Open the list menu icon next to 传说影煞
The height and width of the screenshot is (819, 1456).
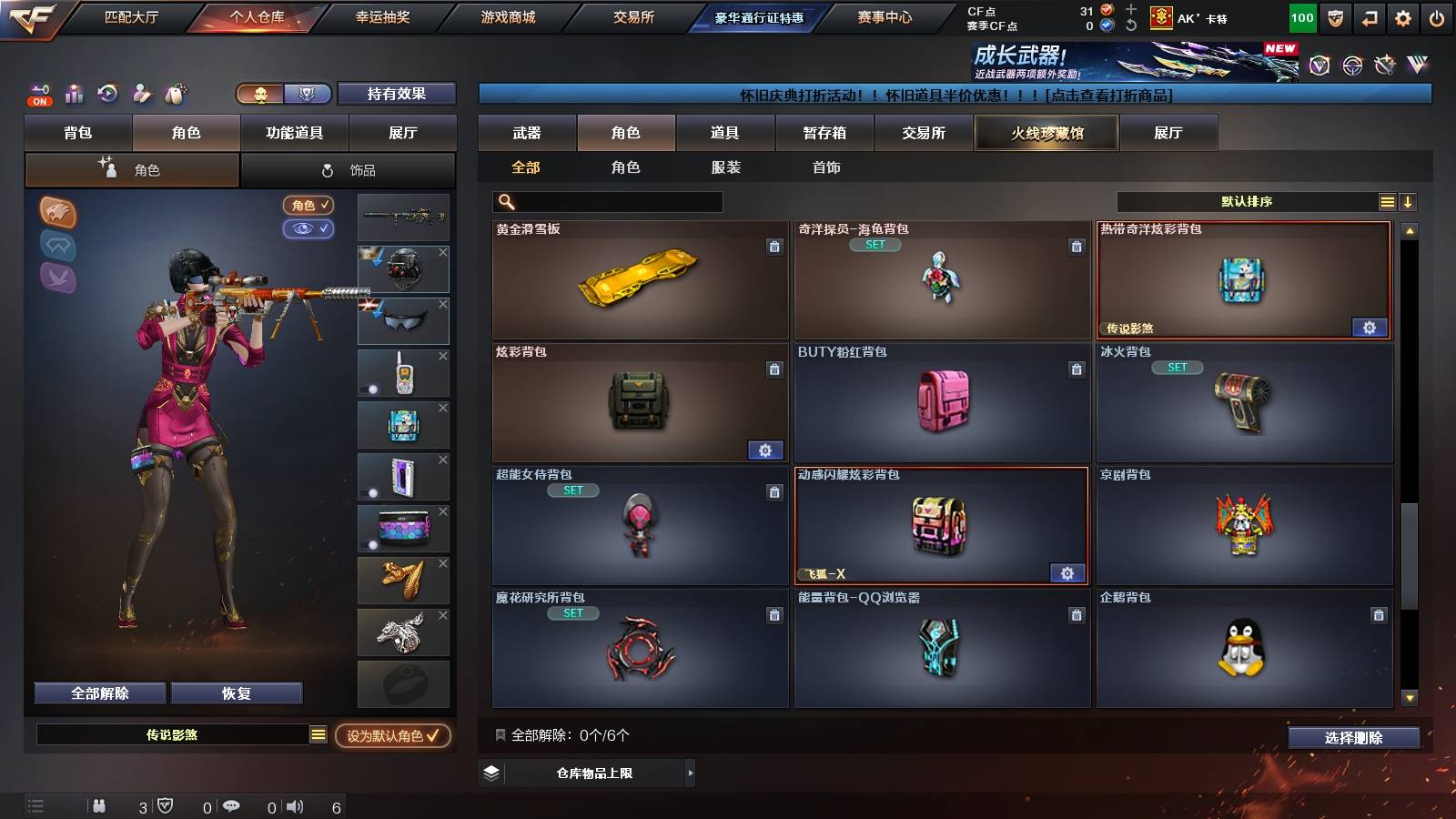(318, 733)
